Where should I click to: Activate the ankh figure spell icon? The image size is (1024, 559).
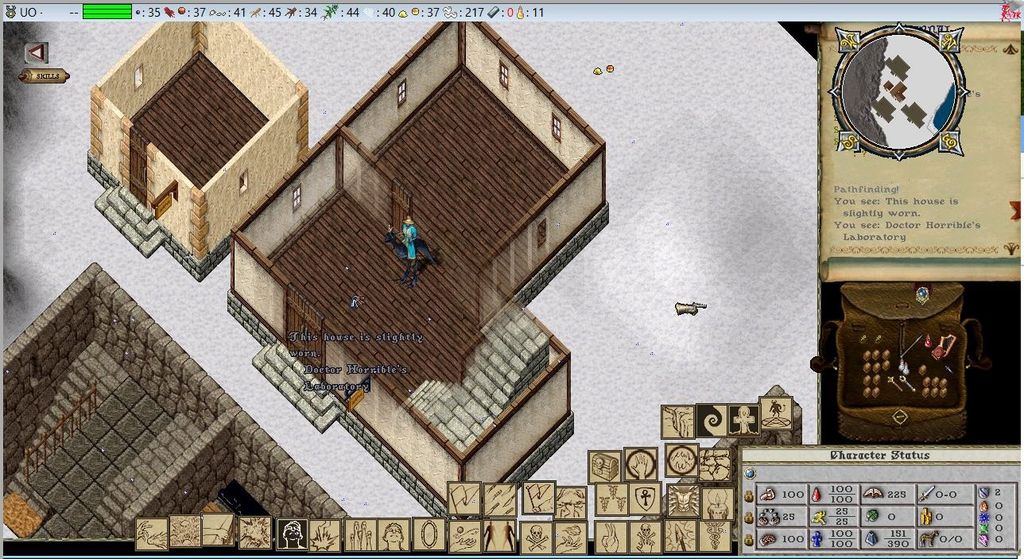coord(743,420)
